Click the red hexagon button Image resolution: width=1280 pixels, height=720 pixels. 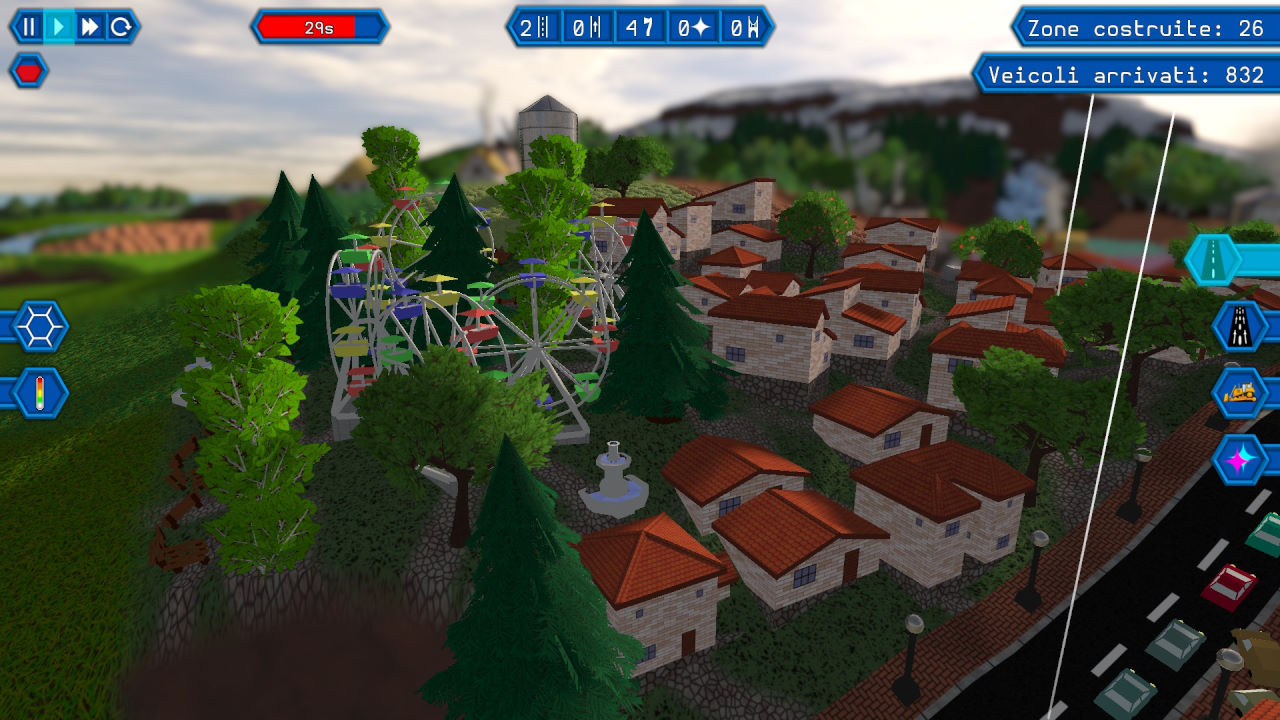coord(29,71)
